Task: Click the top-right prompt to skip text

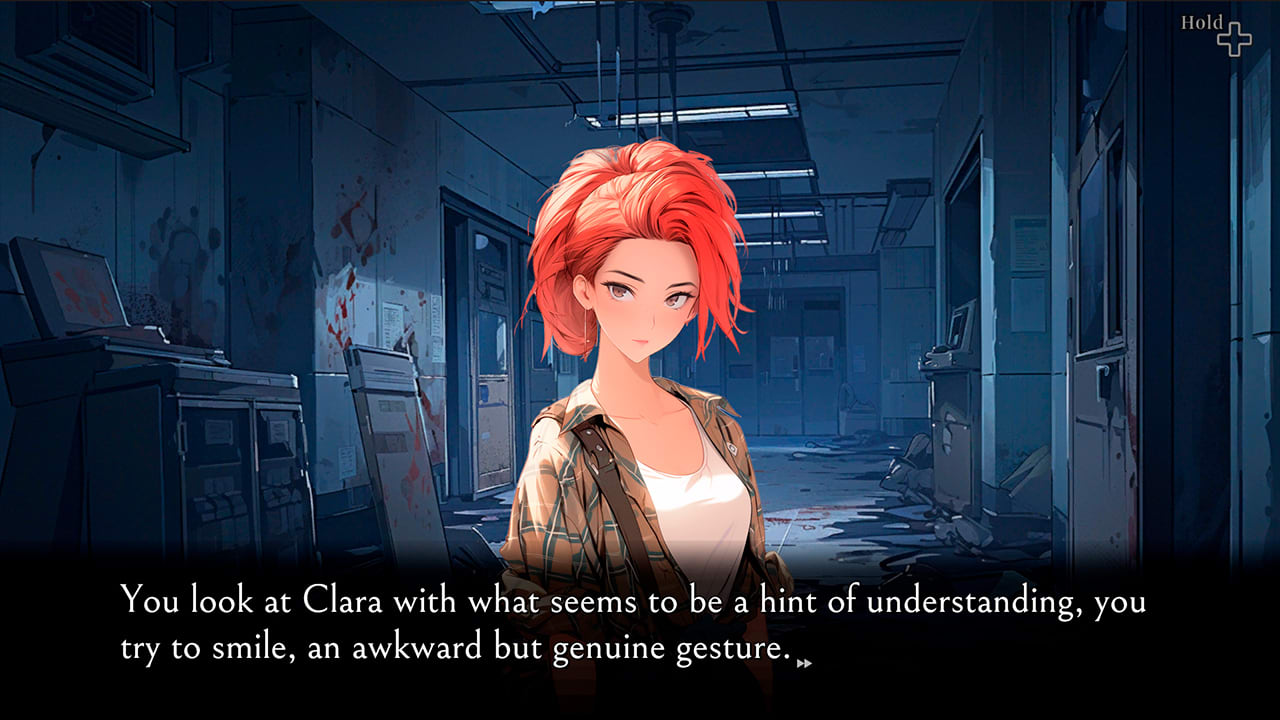Action: tap(1215, 27)
